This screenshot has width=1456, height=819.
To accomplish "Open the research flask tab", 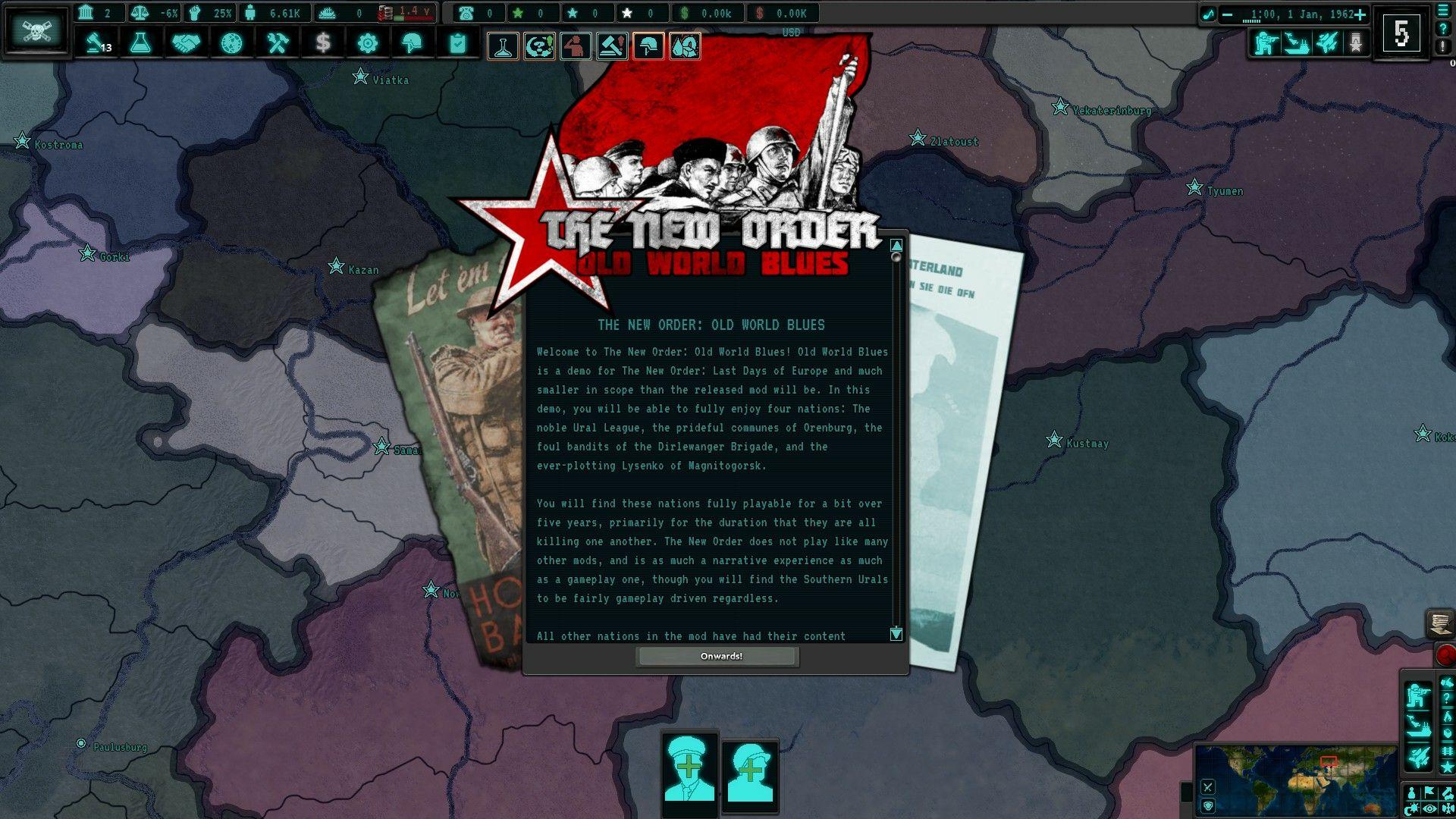I will coord(140,44).
